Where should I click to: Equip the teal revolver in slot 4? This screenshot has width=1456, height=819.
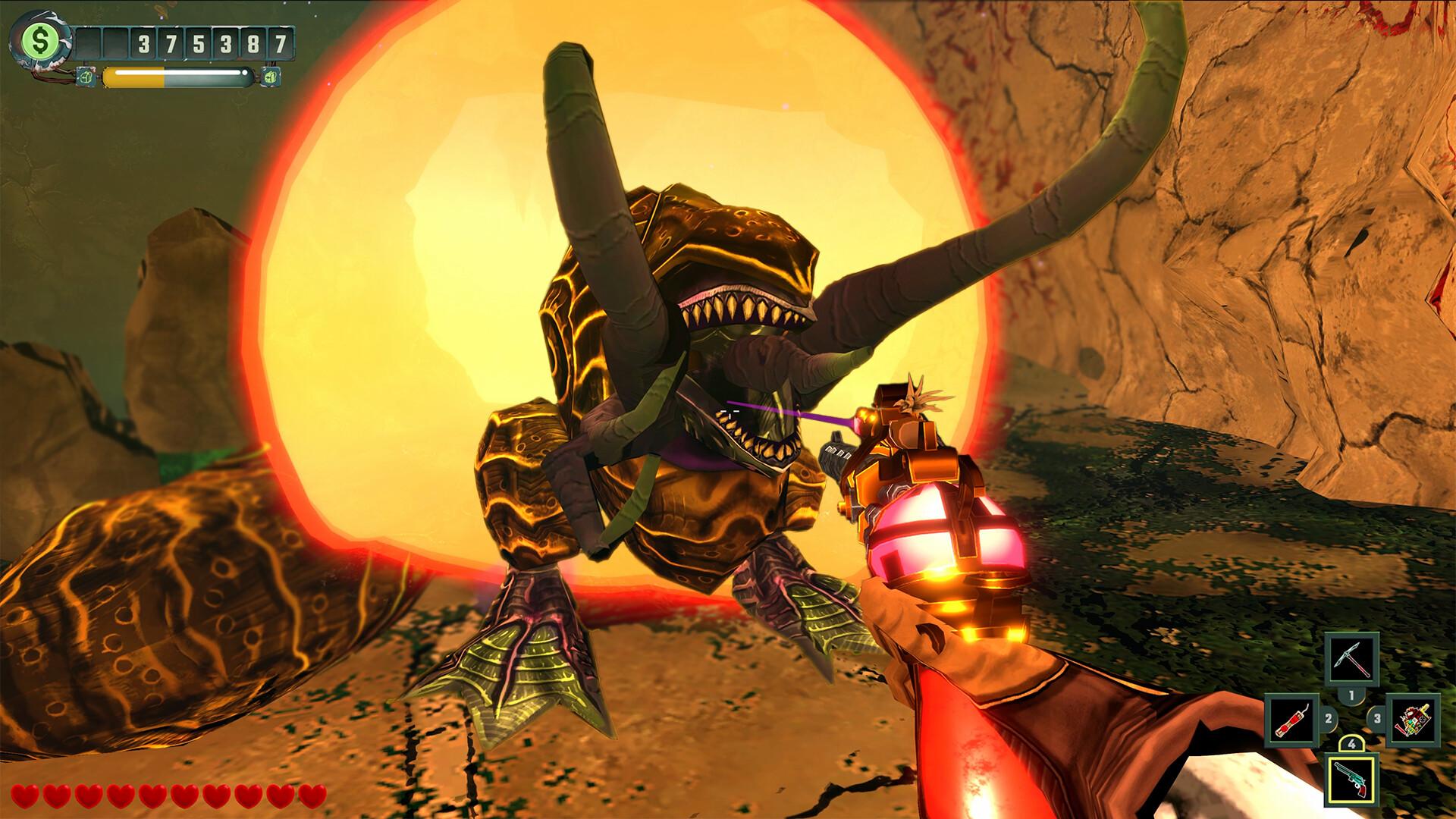pyautogui.click(x=1351, y=780)
